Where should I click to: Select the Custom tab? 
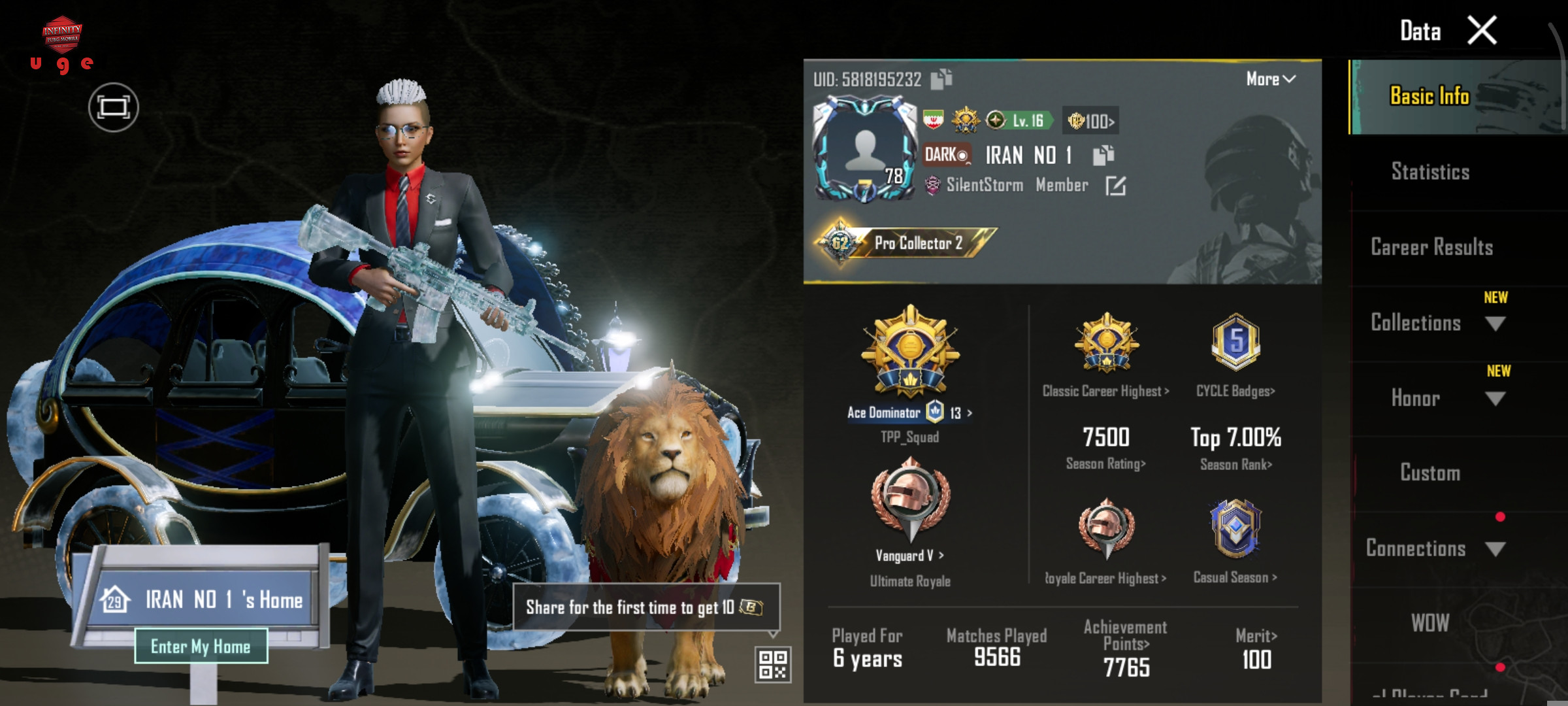point(1430,473)
